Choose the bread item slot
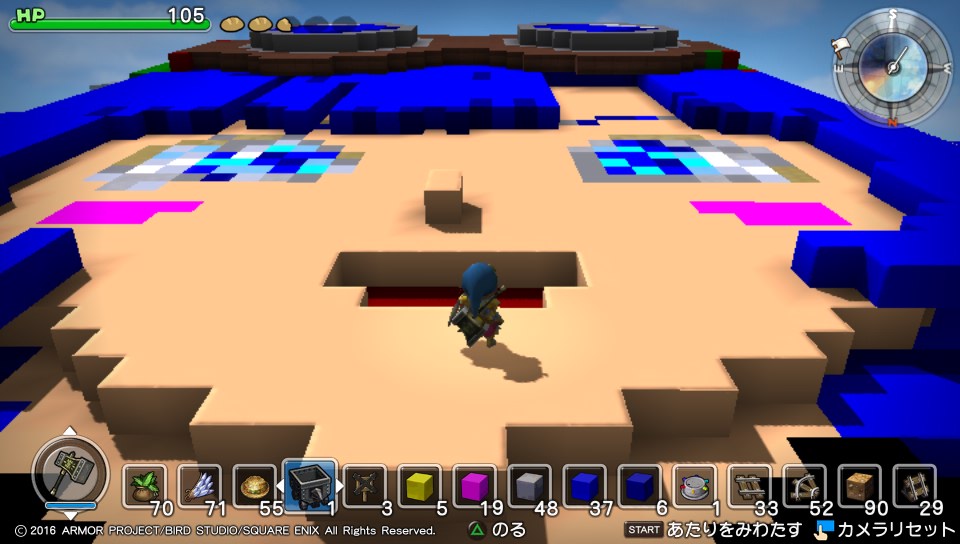Image resolution: width=960 pixels, height=544 pixels. click(x=254, y=487)
